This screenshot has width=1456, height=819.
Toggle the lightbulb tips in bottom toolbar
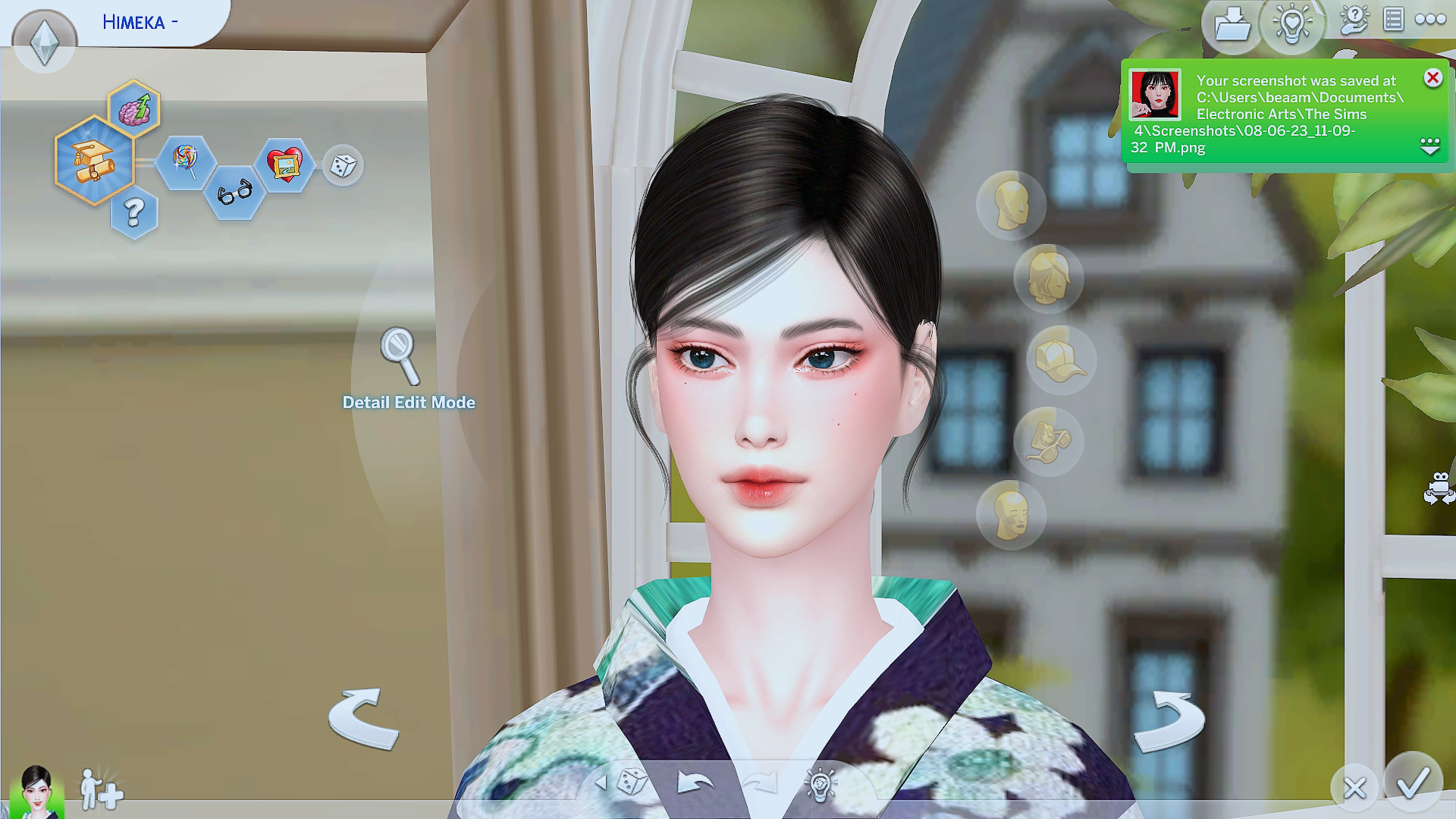[x=819, y=786]
